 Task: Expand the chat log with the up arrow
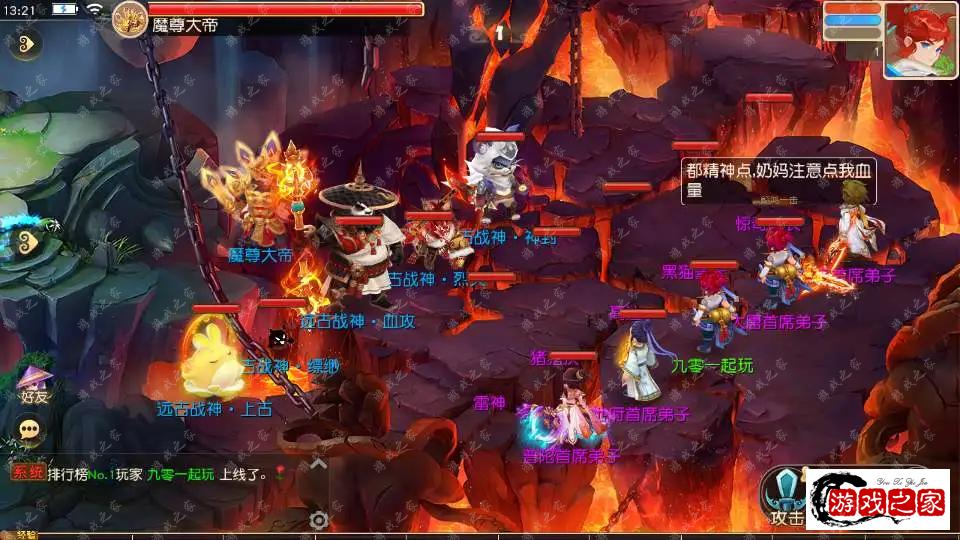318,464
